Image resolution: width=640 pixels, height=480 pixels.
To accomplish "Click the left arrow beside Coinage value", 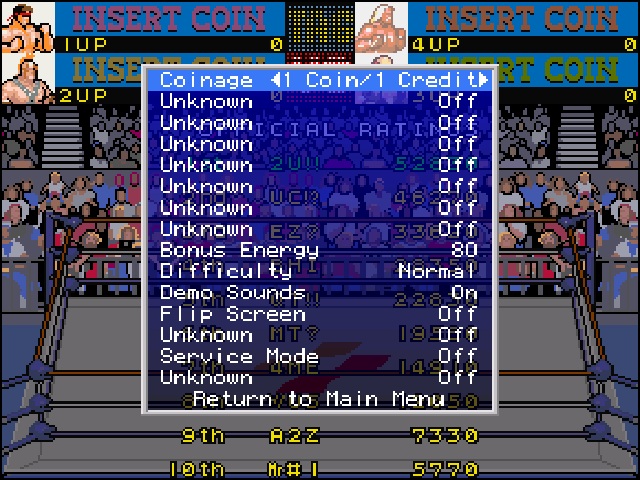I will click(273, 80).
